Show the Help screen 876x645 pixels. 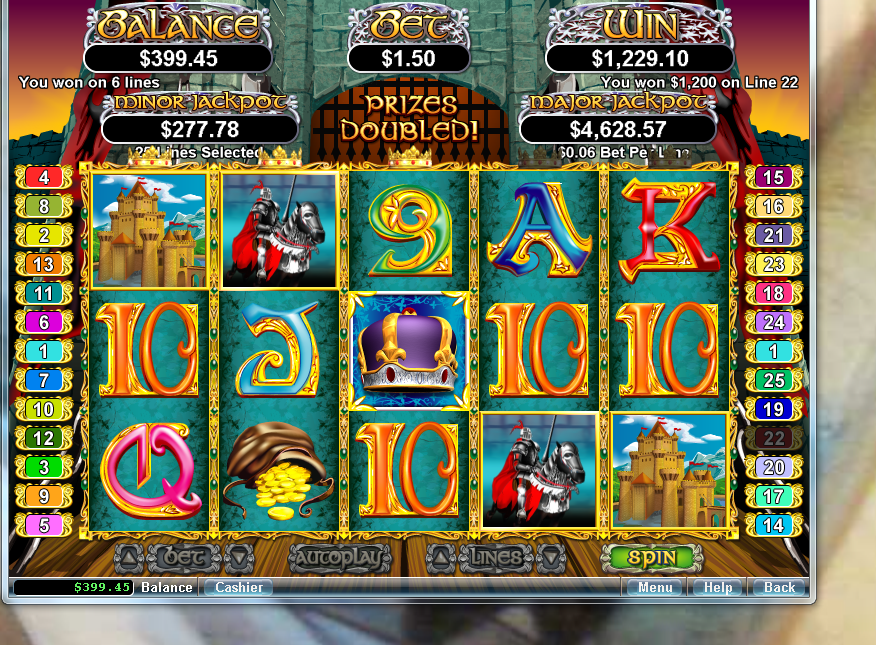[x=718, y=587]
